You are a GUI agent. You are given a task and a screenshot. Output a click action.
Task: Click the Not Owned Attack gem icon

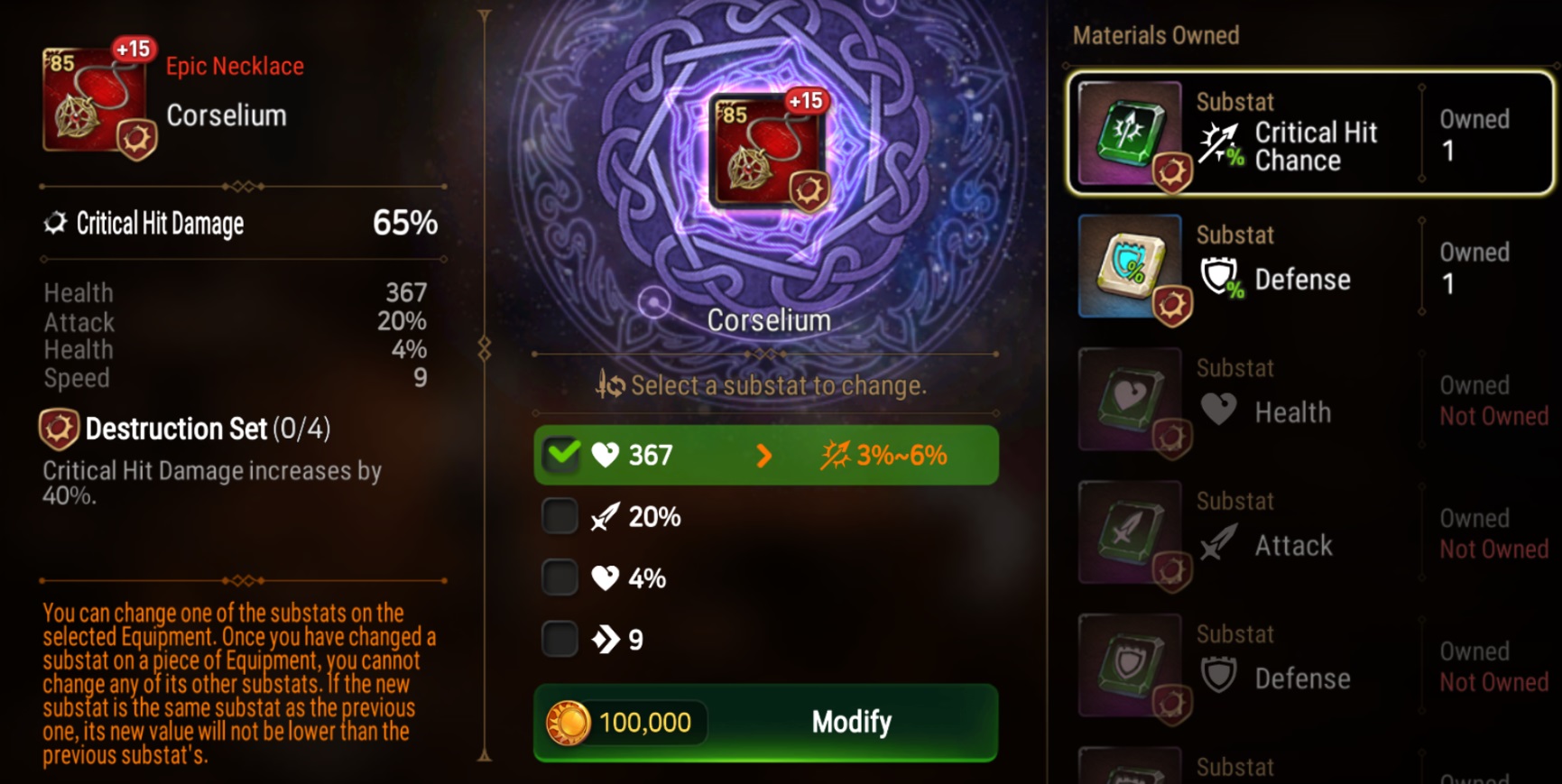coord(1129,533)
